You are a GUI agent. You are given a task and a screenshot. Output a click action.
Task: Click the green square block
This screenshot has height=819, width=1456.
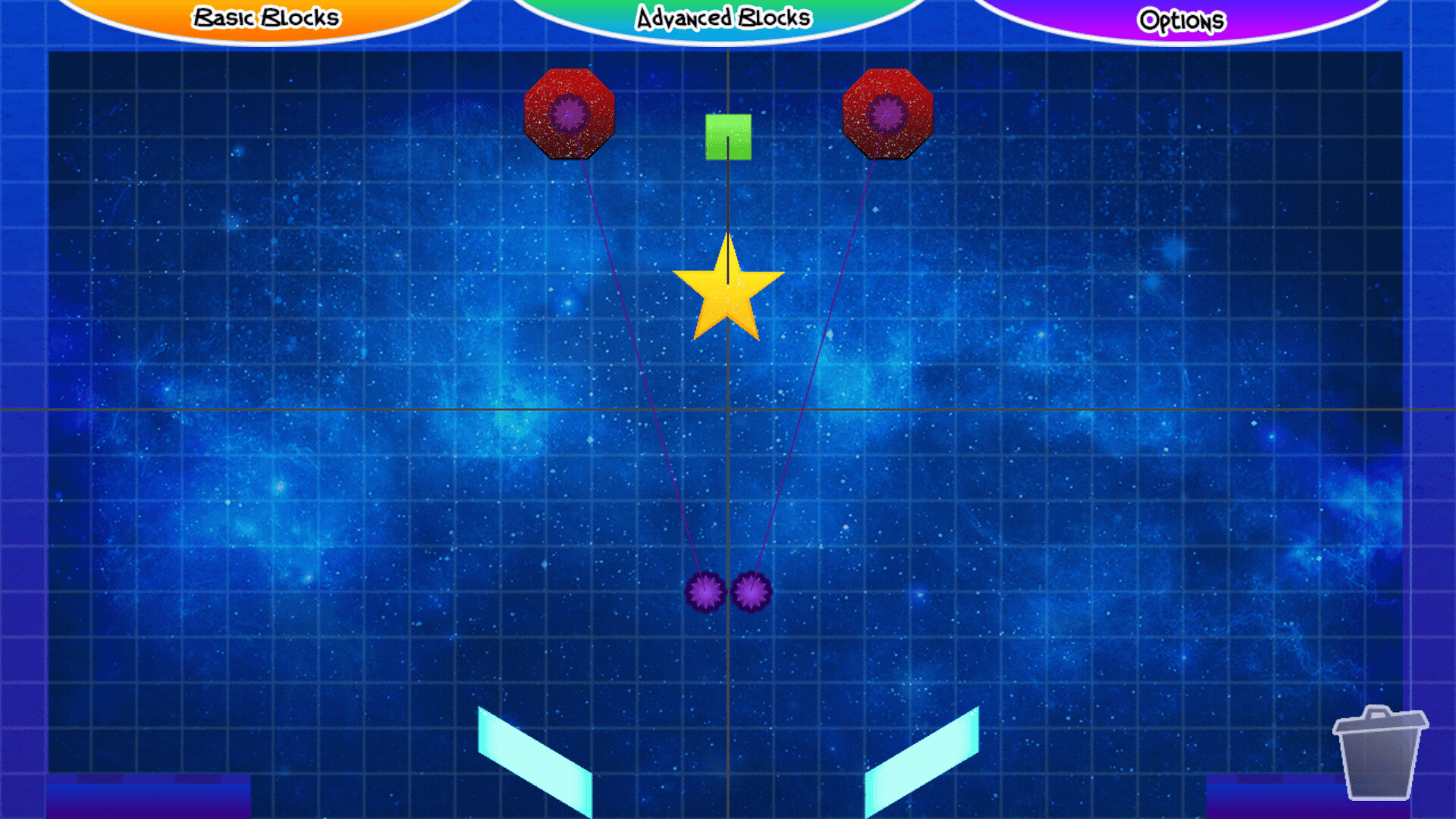point(728,136)
